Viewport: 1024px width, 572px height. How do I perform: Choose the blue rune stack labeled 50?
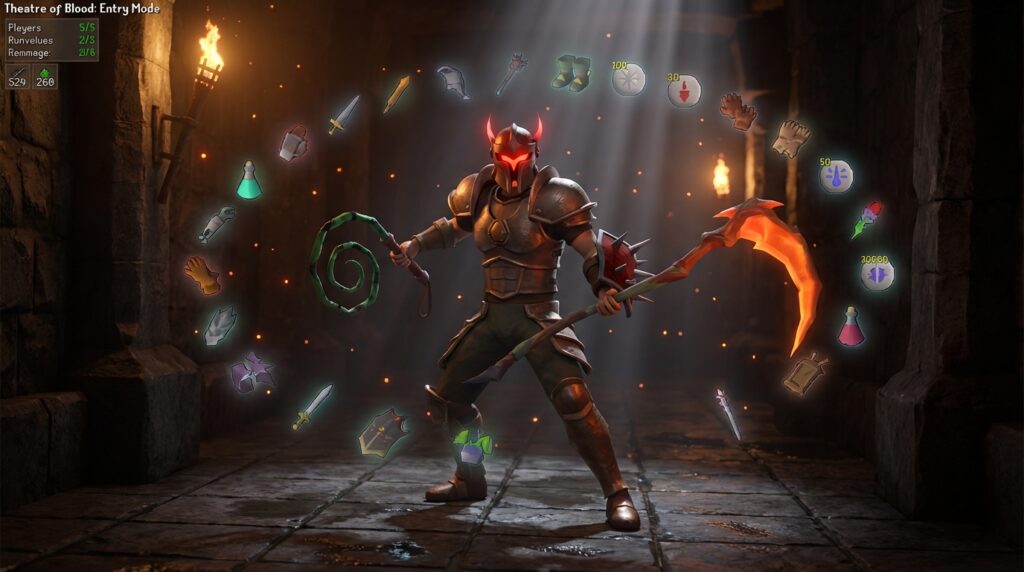pos(836,175)
